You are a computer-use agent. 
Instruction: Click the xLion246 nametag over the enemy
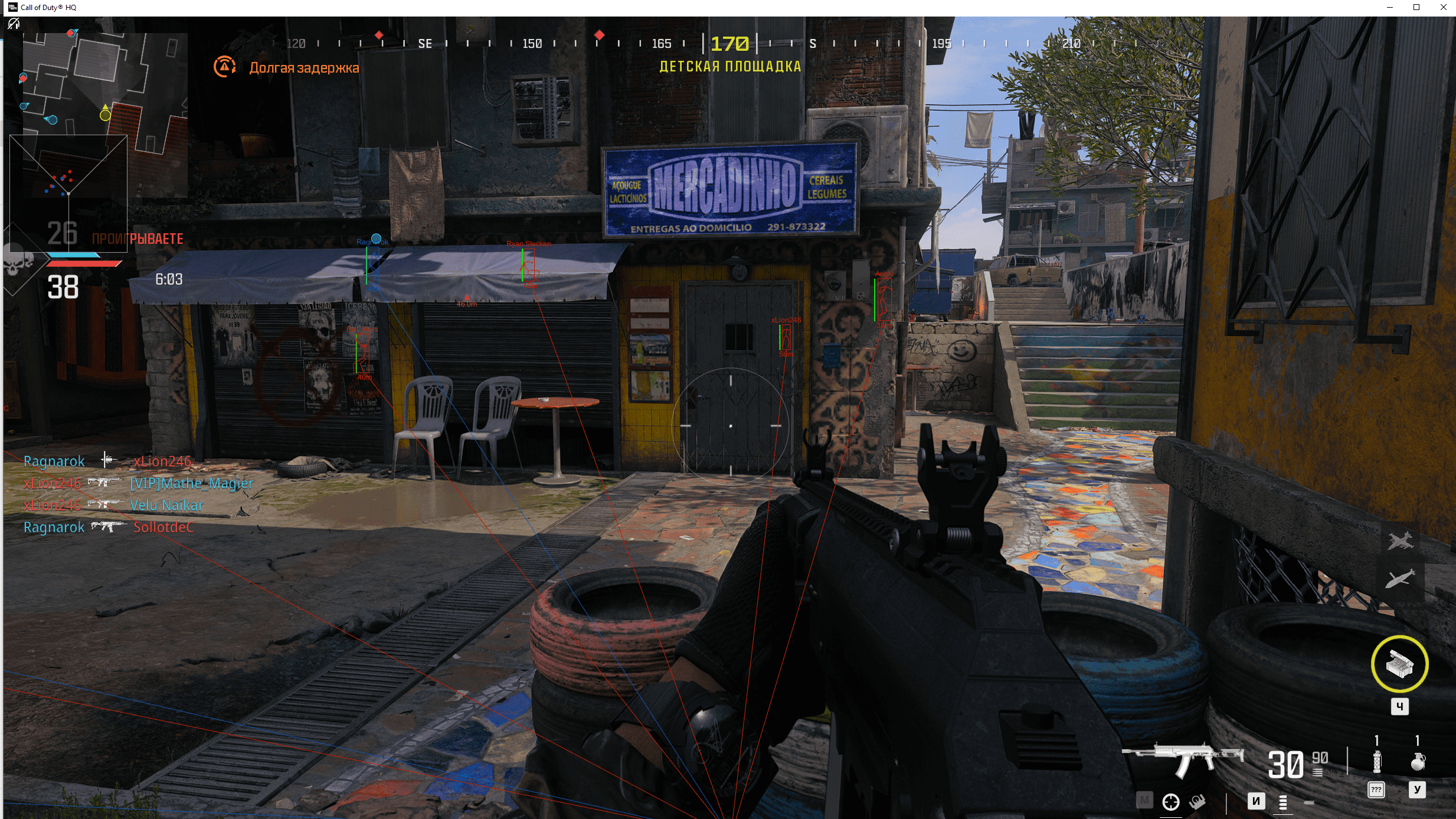tap(786, 319)
